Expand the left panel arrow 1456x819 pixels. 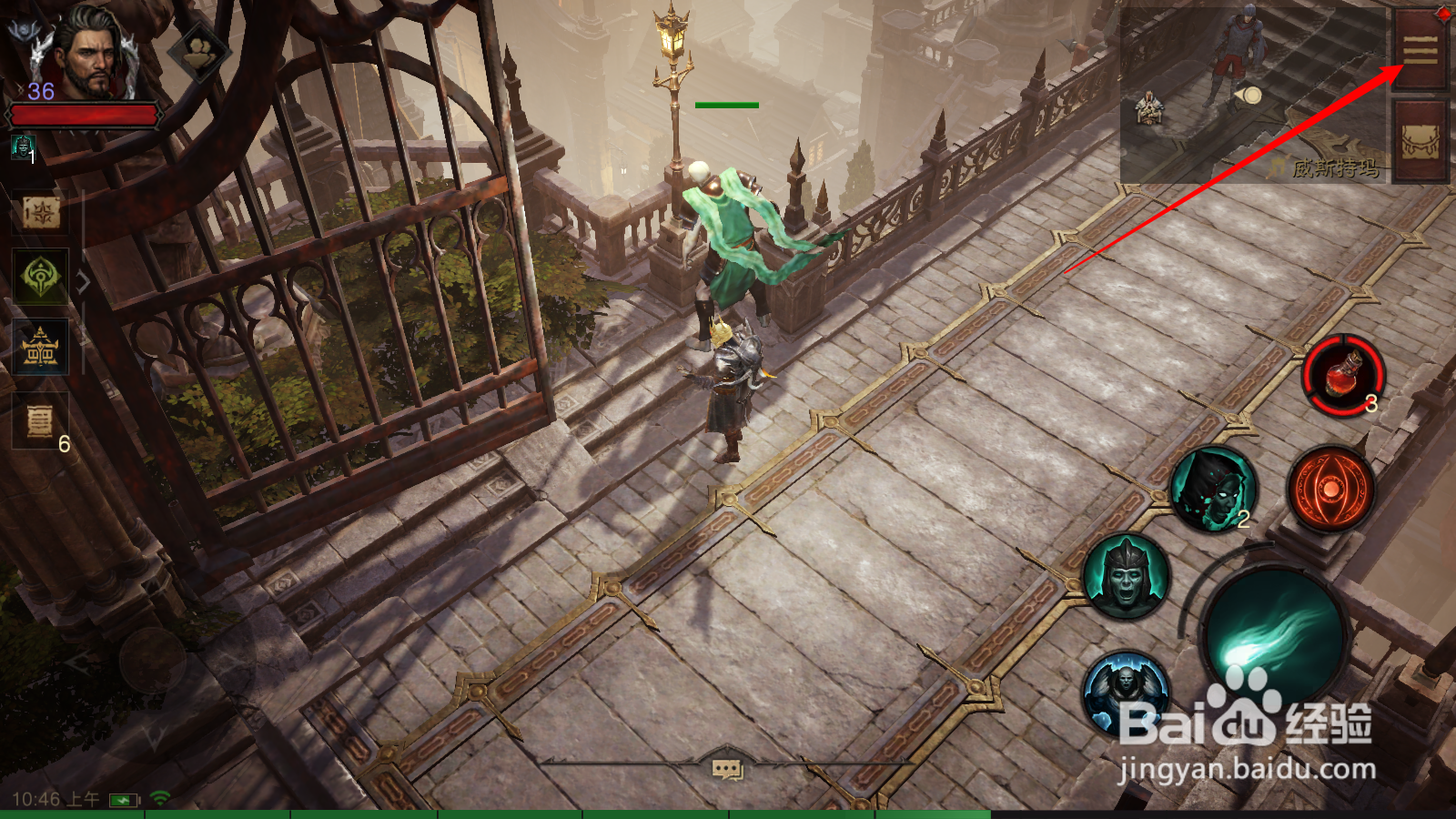(84, 282)
